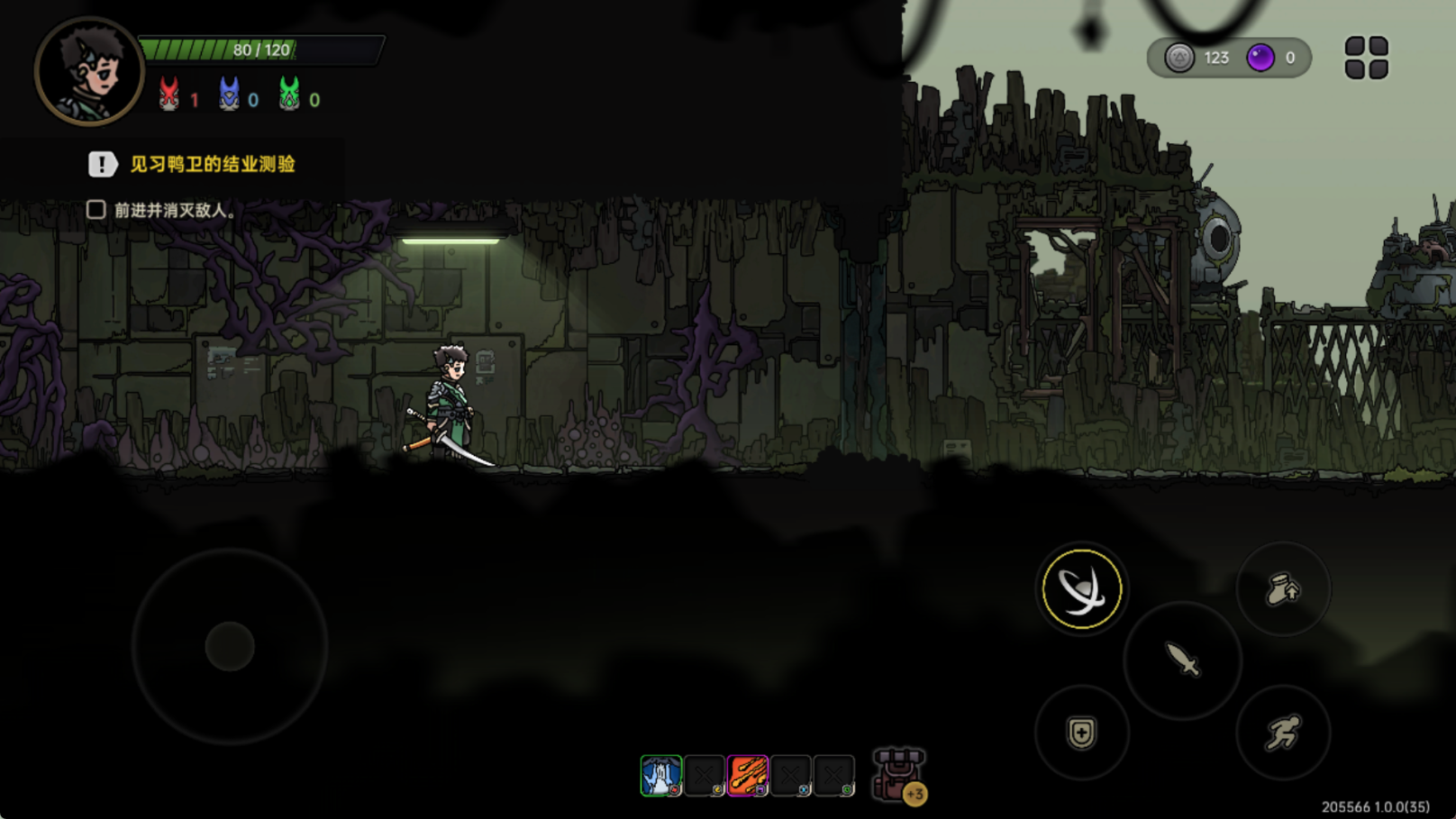Tap the purple orb currency counter
This screenshot has height=819, width=1456.
(x=1270, y=58)
